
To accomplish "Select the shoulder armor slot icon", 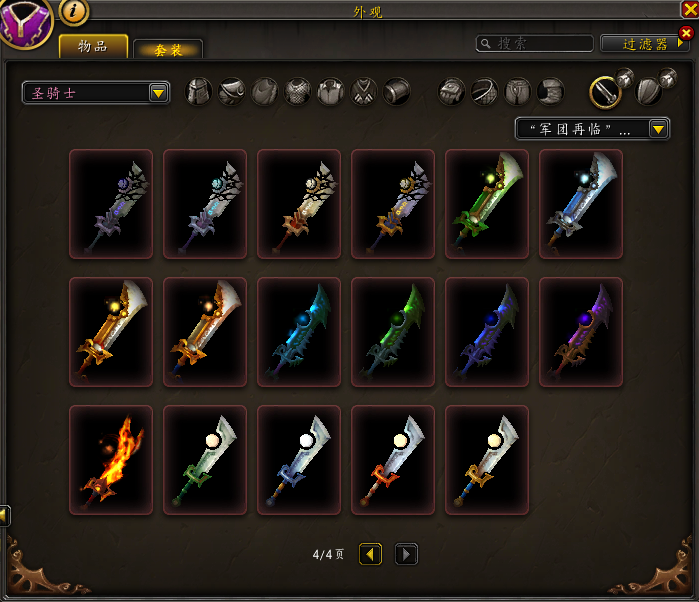I will [232, 92].
